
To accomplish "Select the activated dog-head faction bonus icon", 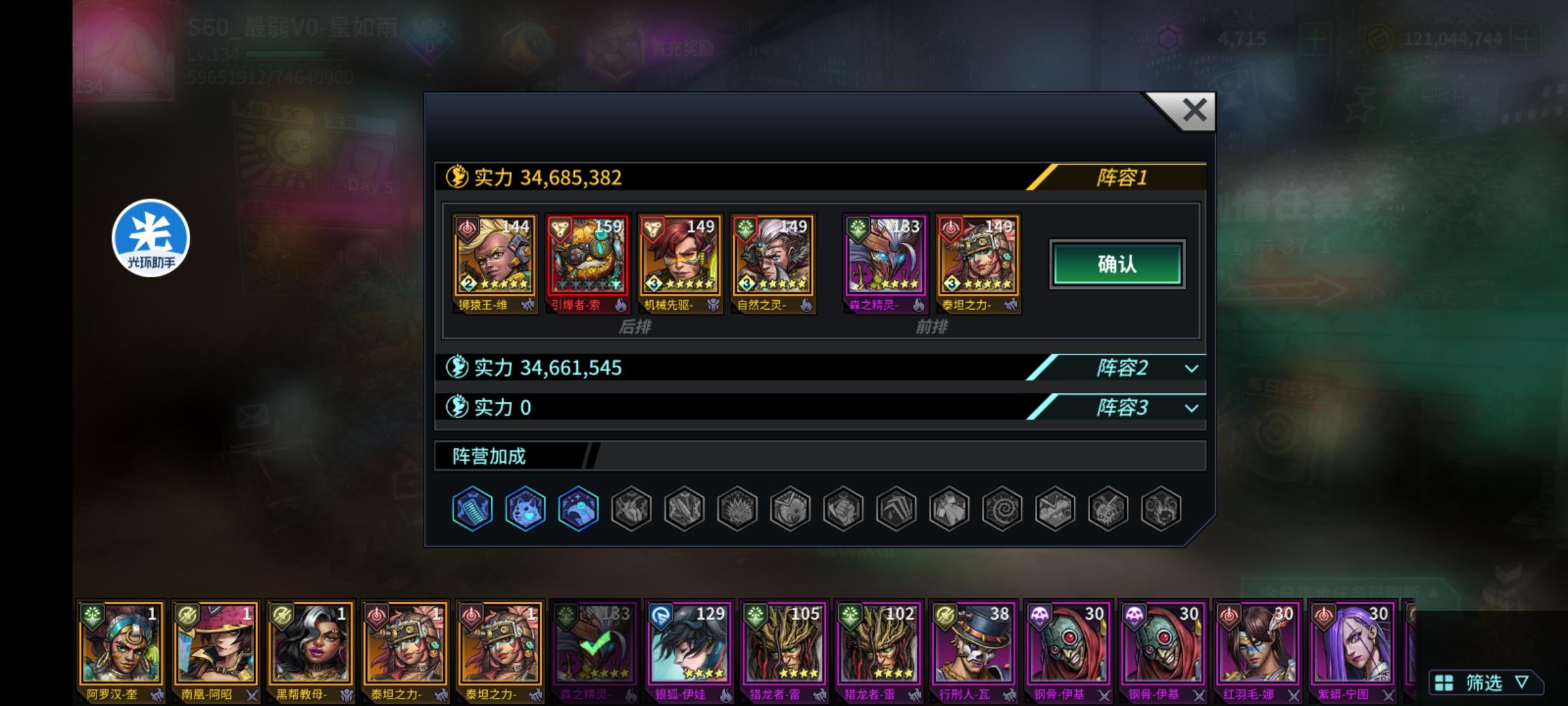I will (x=525, y=509).
